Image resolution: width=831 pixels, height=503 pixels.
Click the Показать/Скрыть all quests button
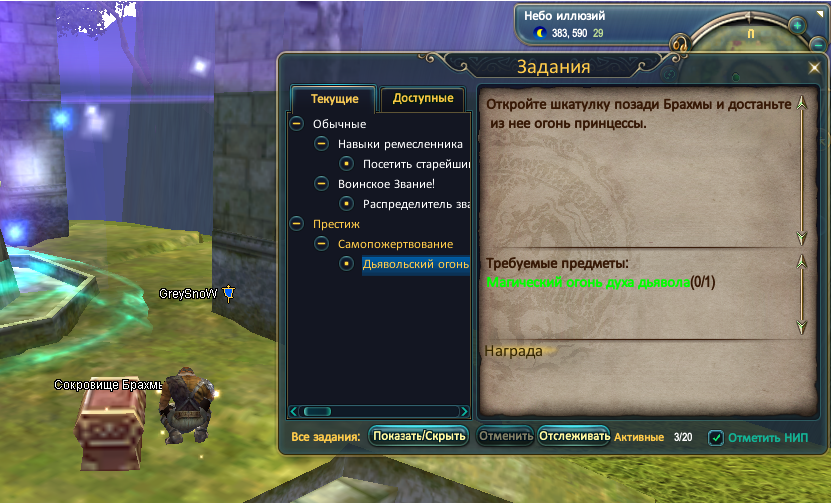(x=419, y=437)
